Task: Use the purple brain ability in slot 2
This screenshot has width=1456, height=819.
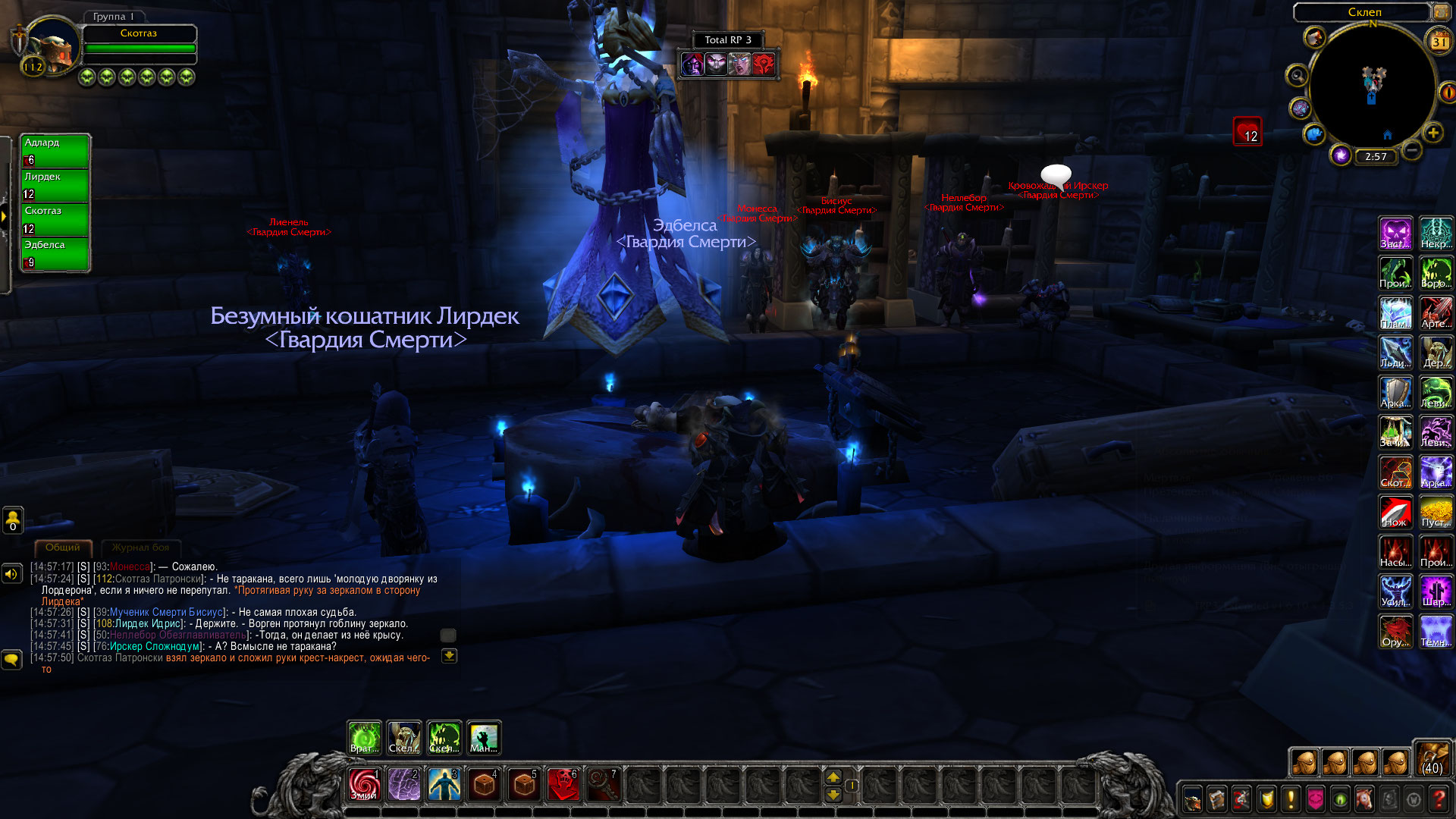Action: coord(404,784)
